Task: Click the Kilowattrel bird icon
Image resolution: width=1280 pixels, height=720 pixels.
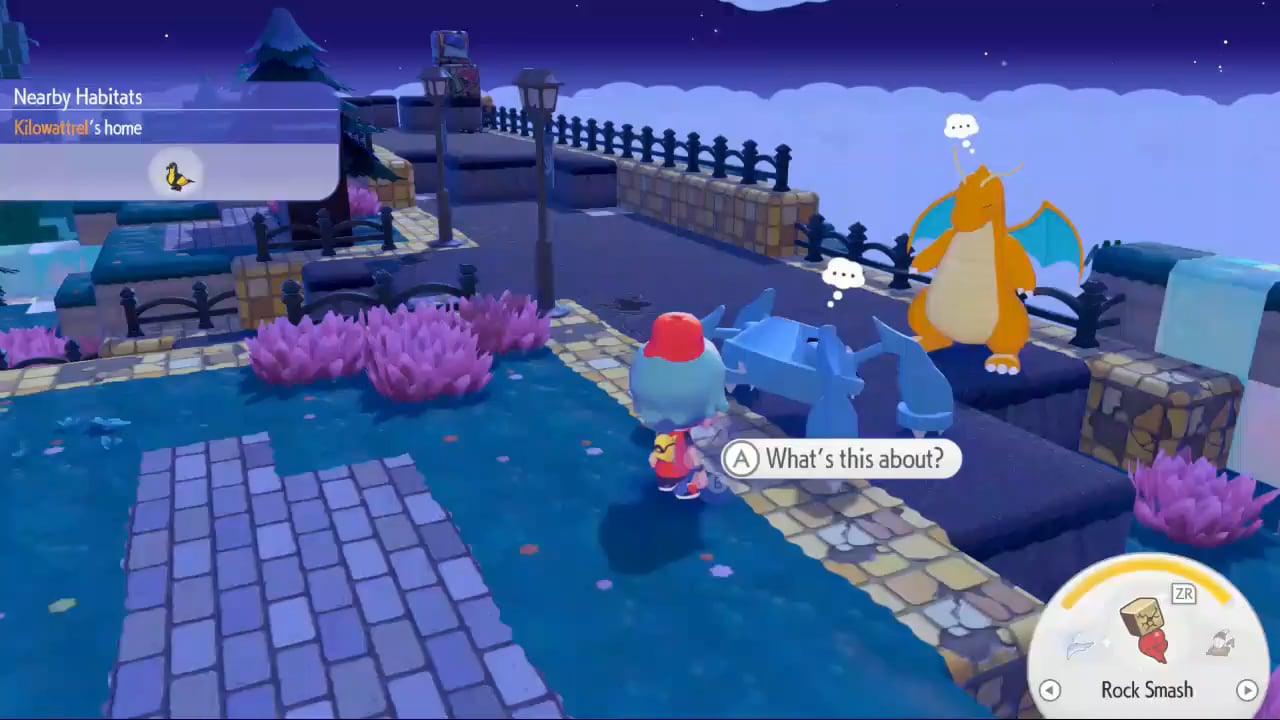Action: point(178,177)
